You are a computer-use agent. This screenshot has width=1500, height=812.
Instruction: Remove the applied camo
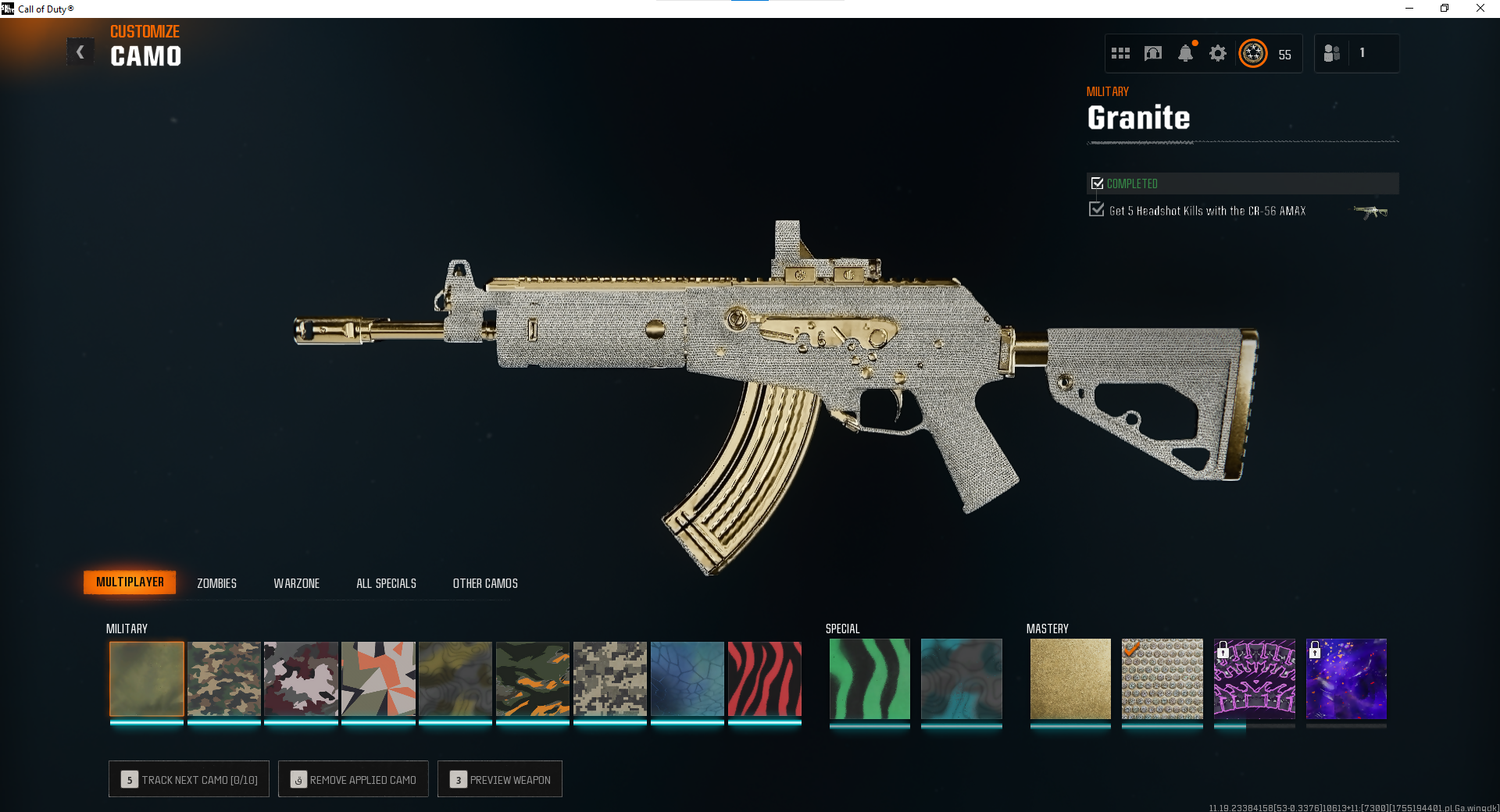(x=353, y=779)
